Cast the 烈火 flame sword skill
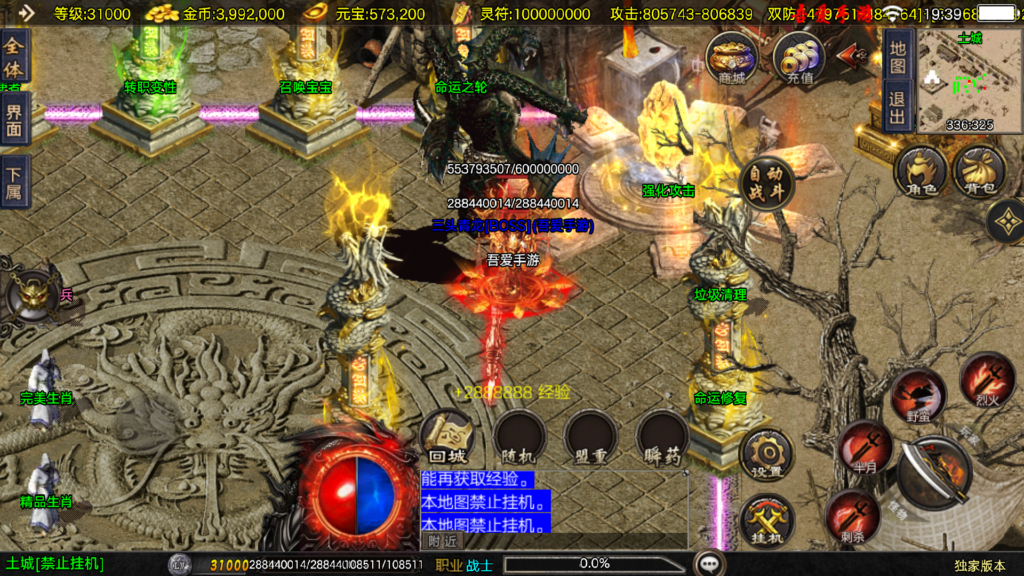This screenshot has width=1024, height=576. (x=986, y=379)
